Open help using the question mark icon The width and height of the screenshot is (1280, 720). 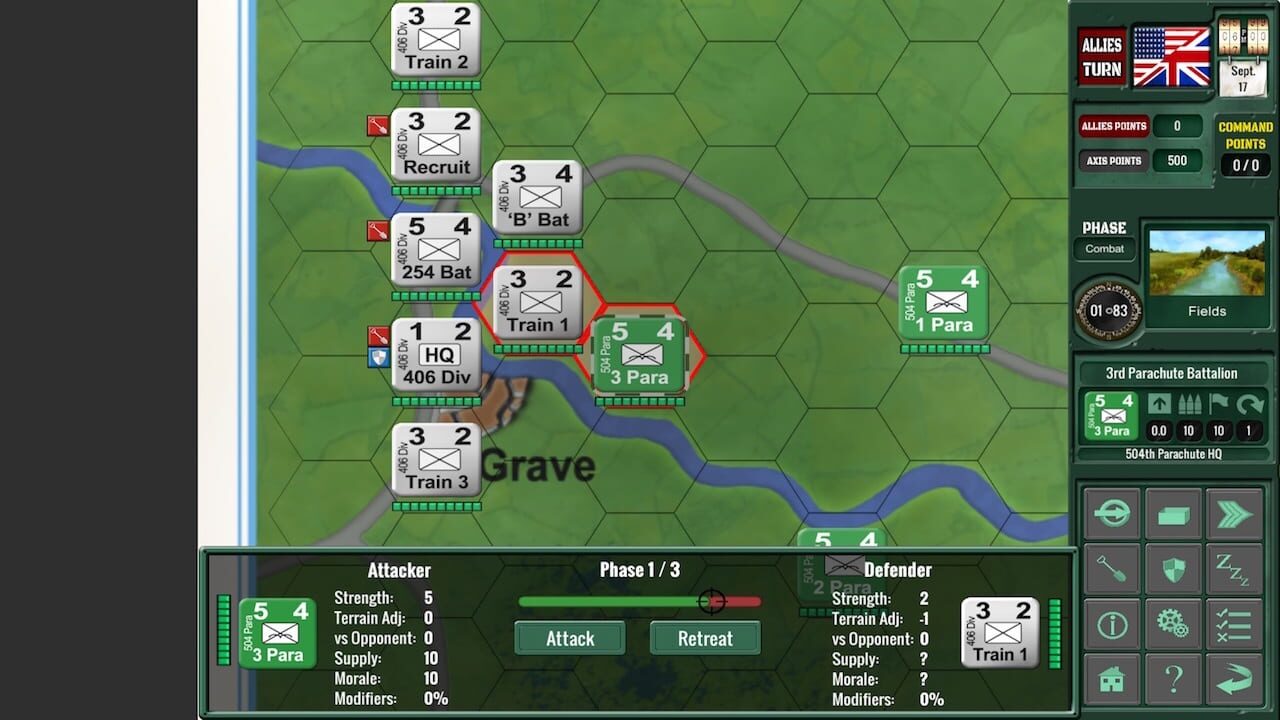[x=1173, y=680]
